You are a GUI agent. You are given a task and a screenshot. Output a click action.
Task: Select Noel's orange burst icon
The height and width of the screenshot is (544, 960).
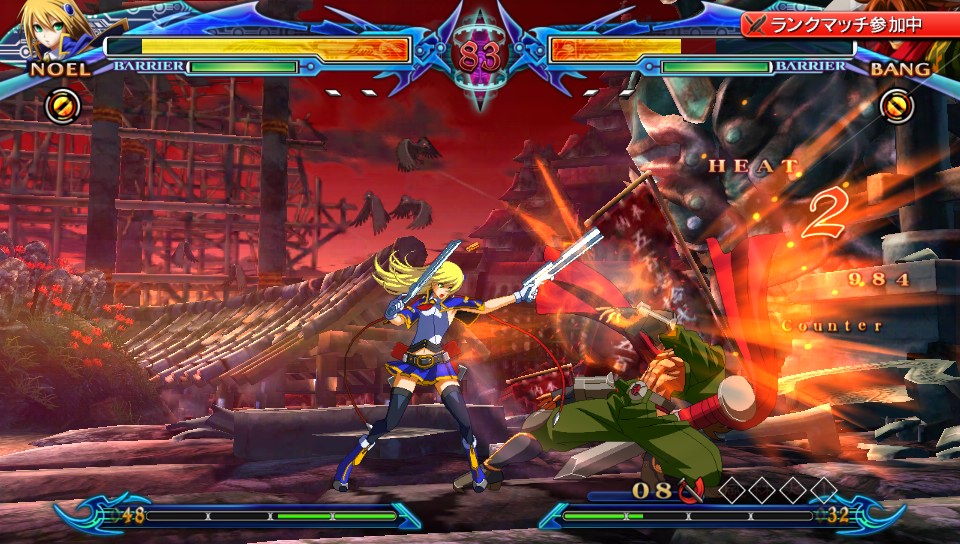59,104
